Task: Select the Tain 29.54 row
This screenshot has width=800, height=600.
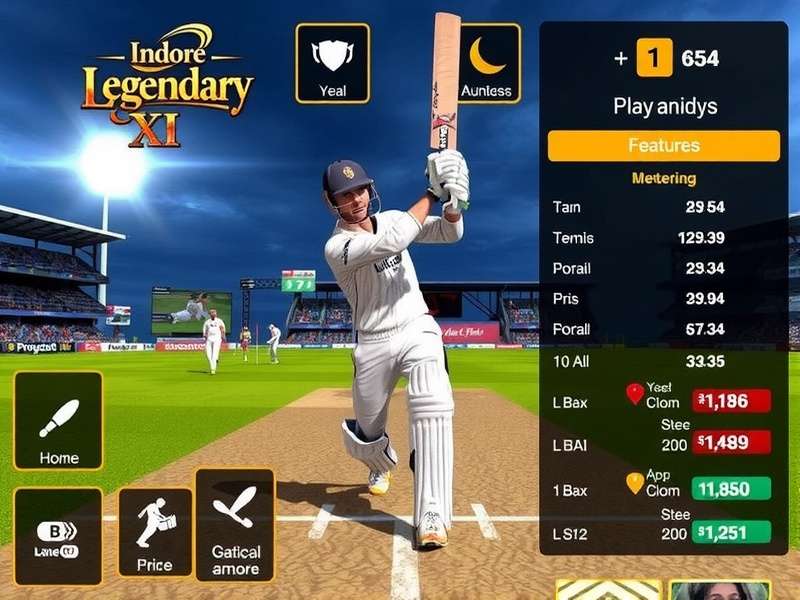Action: [662, 207]
